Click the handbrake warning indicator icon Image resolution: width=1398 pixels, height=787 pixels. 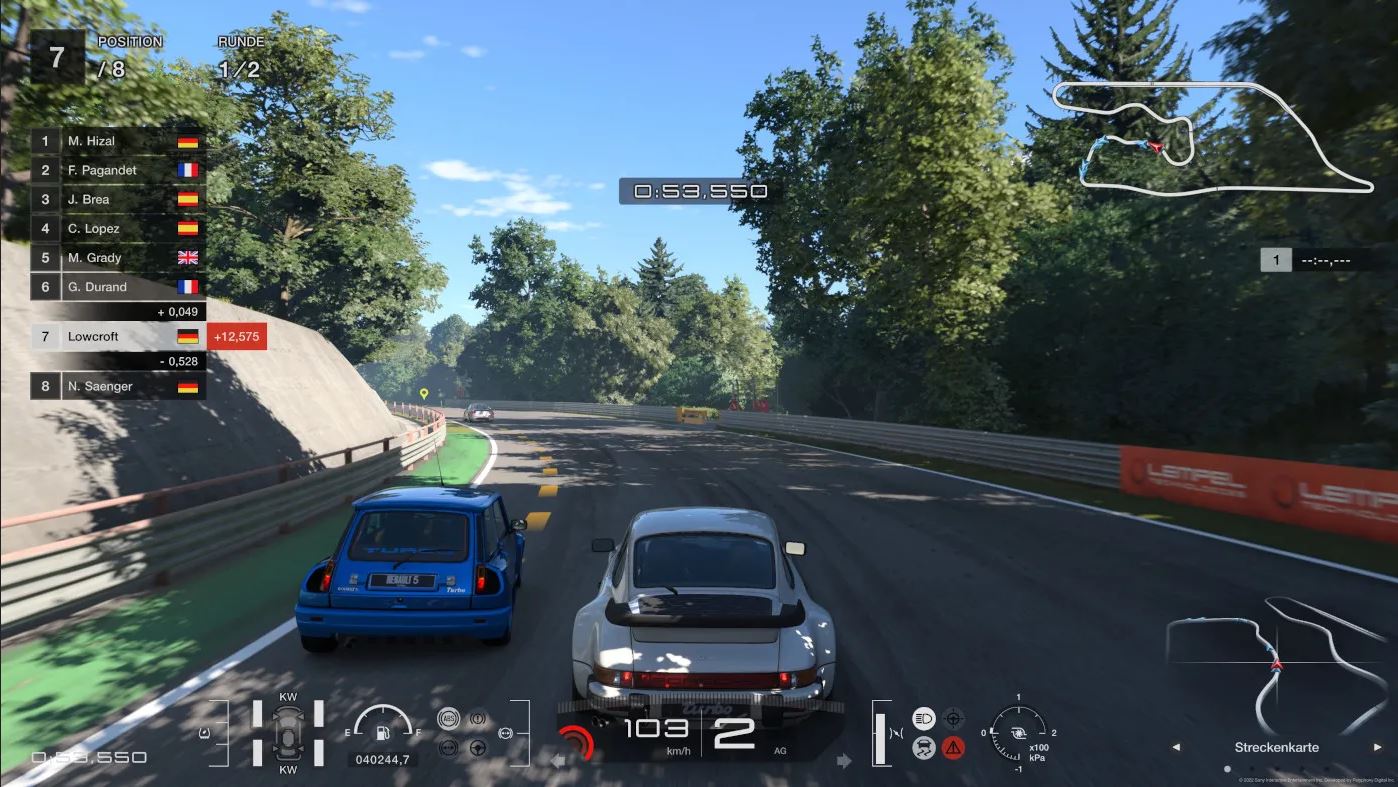pos(478,718)
